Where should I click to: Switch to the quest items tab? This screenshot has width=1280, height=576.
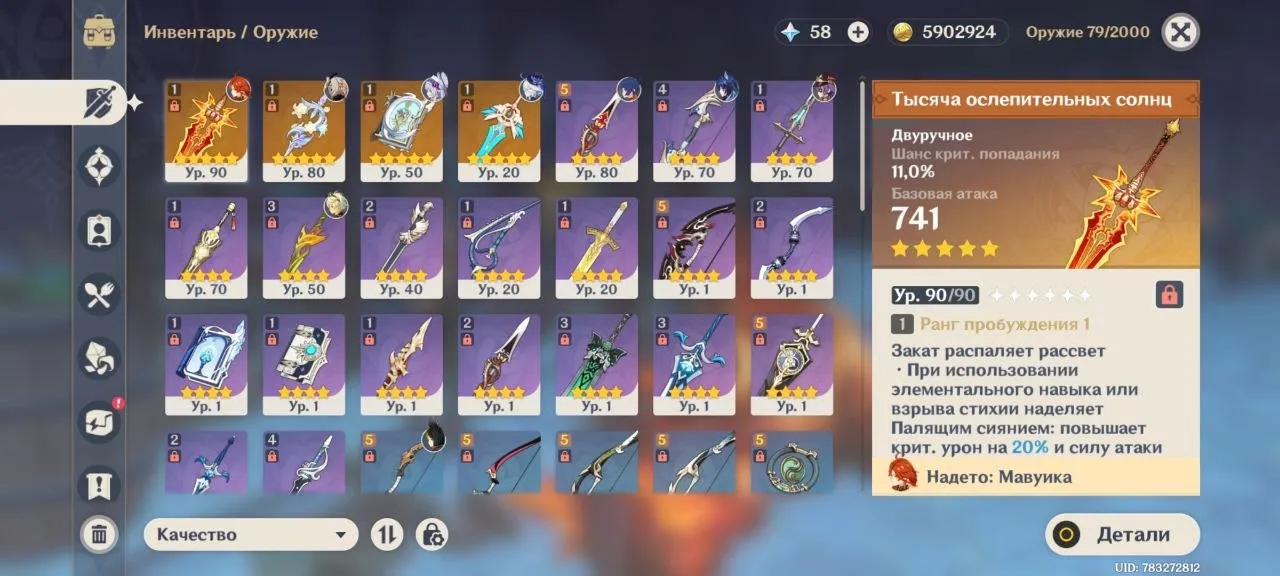click(x=99, y=486)
